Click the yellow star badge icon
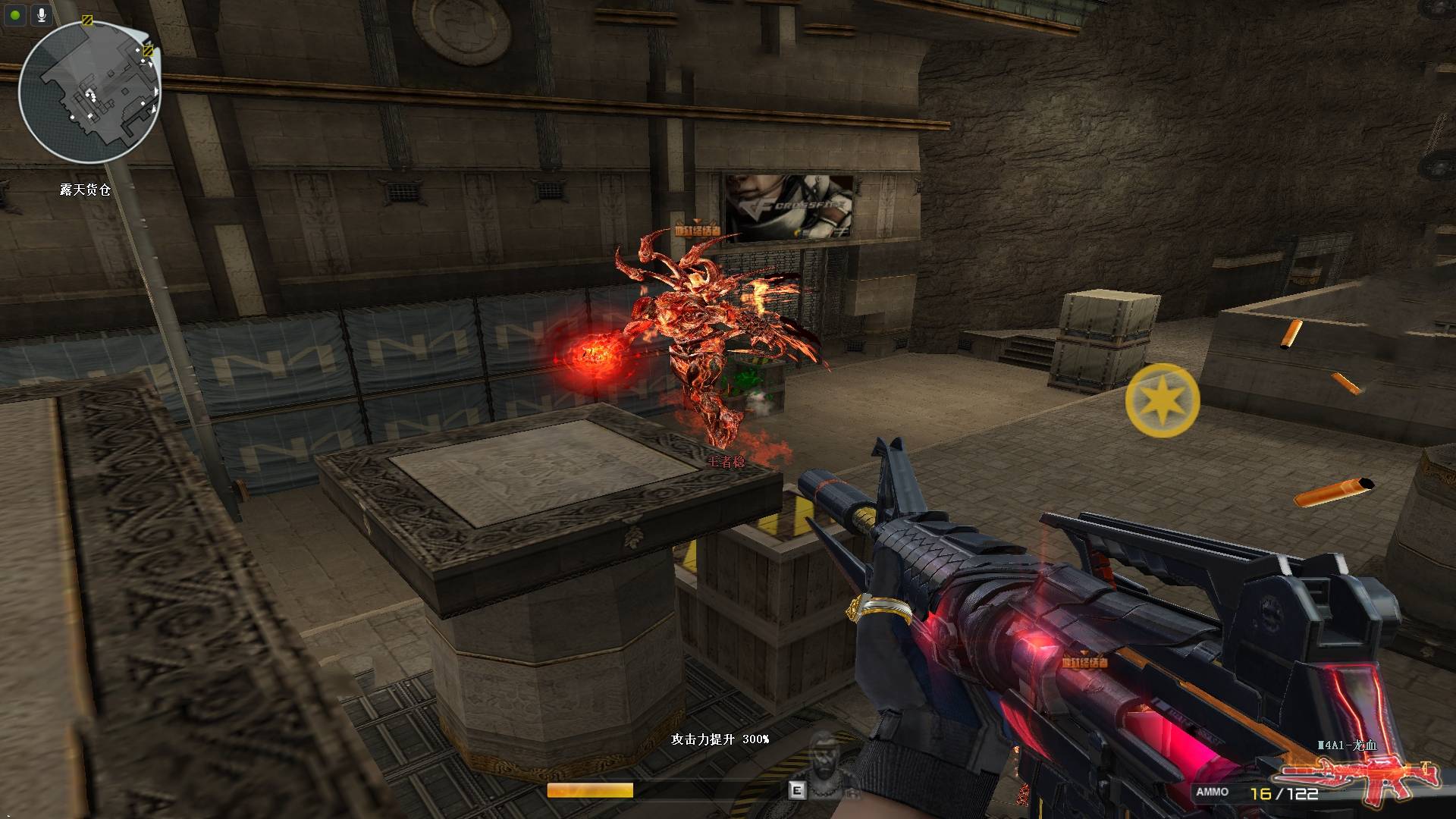The height and width of the screenshot is (819, 1456). [1162, 400]
